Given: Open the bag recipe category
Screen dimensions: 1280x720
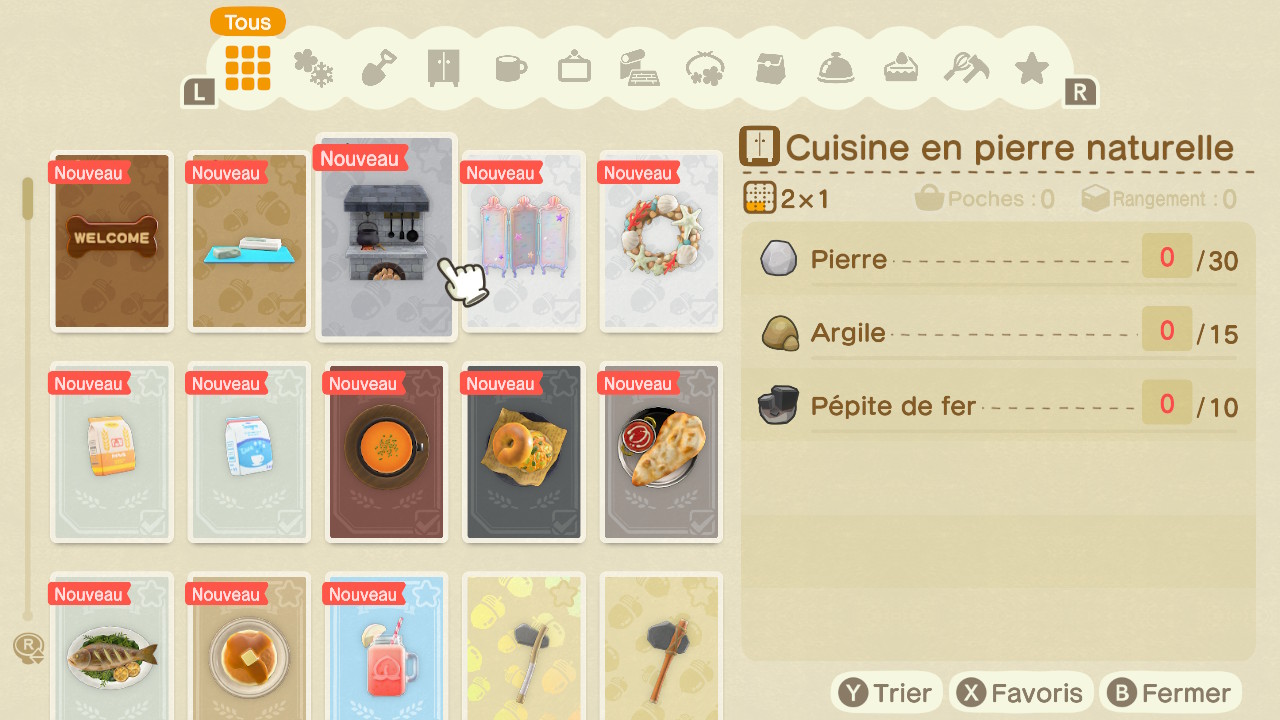Looking at the screenshot, I should (769, 68).
